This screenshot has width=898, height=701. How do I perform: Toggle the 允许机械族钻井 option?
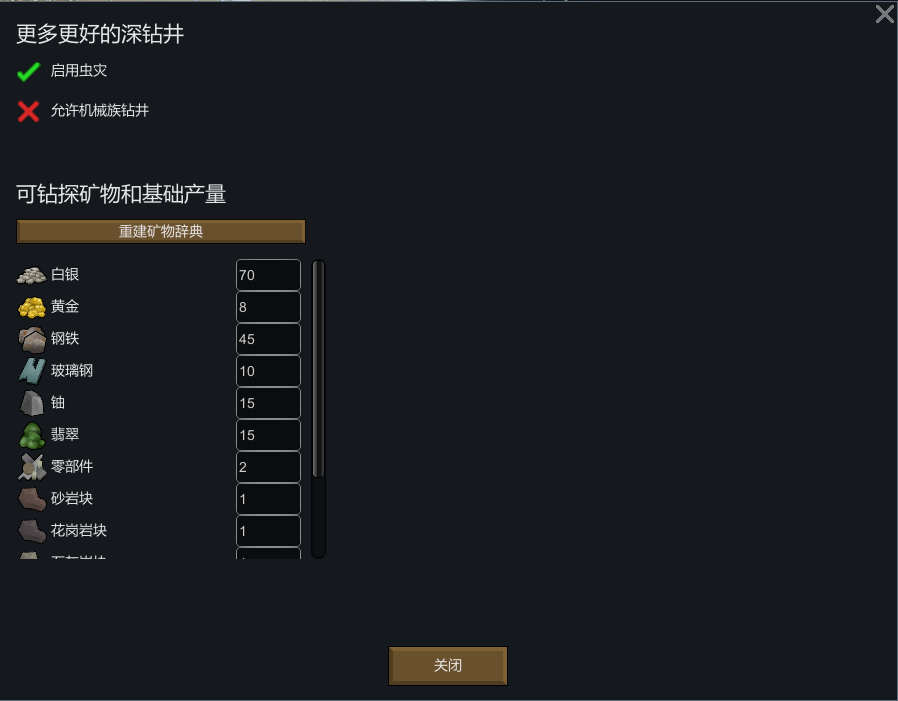coord(29,111)
